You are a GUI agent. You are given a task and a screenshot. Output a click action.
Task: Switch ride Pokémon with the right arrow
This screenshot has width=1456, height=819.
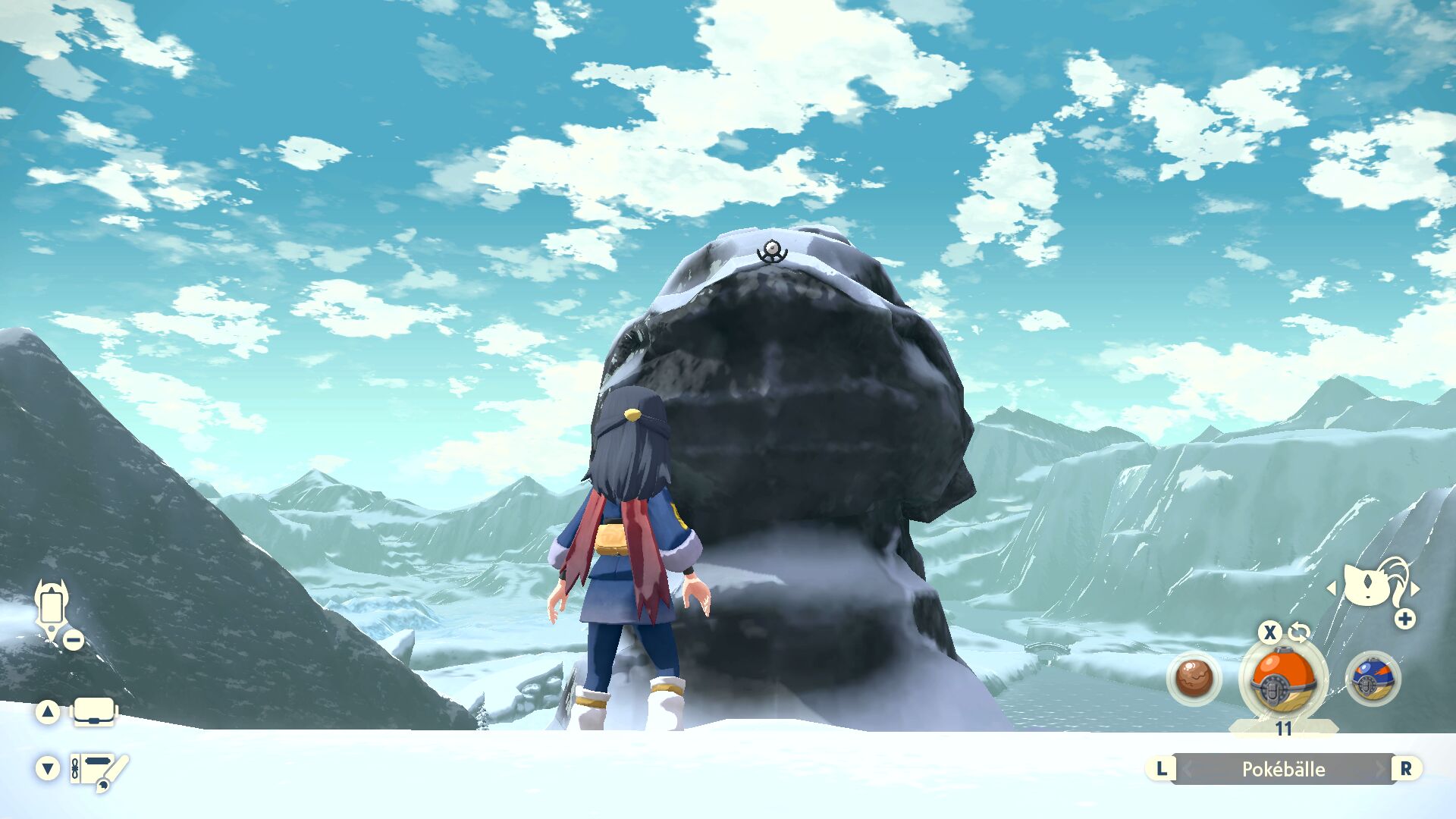(1416, 588)
